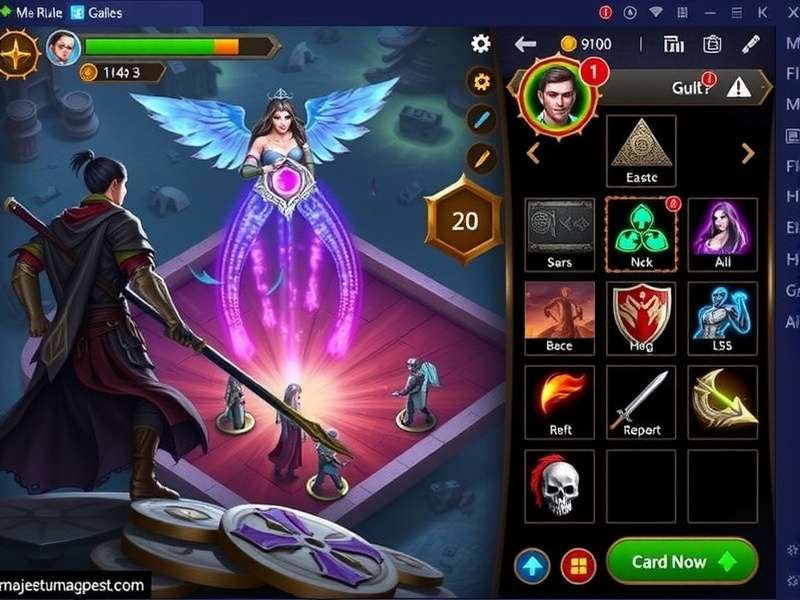Select the Bace card

(x=559, y=317)
